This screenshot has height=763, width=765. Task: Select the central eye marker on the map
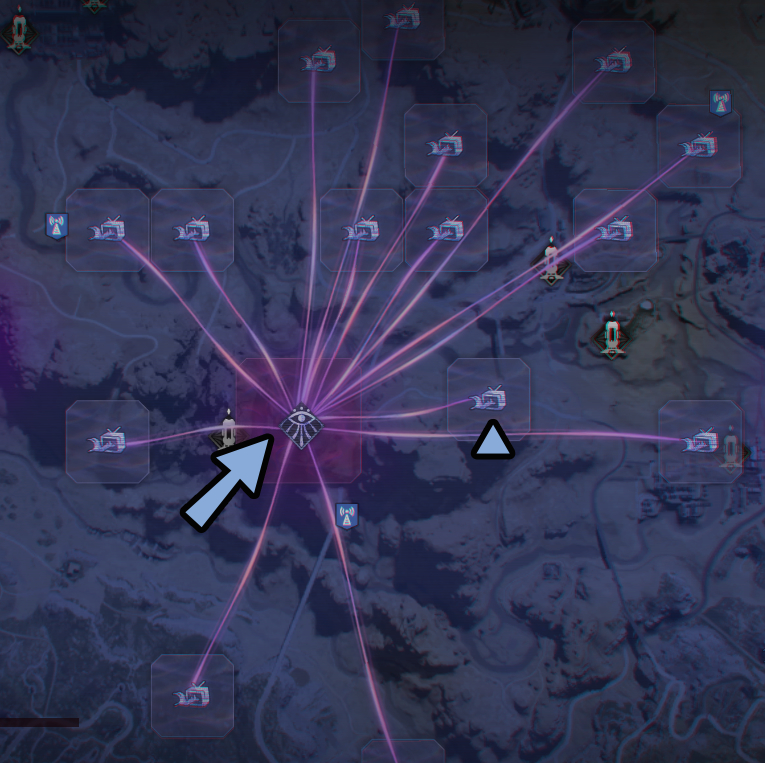coord(301,424)
